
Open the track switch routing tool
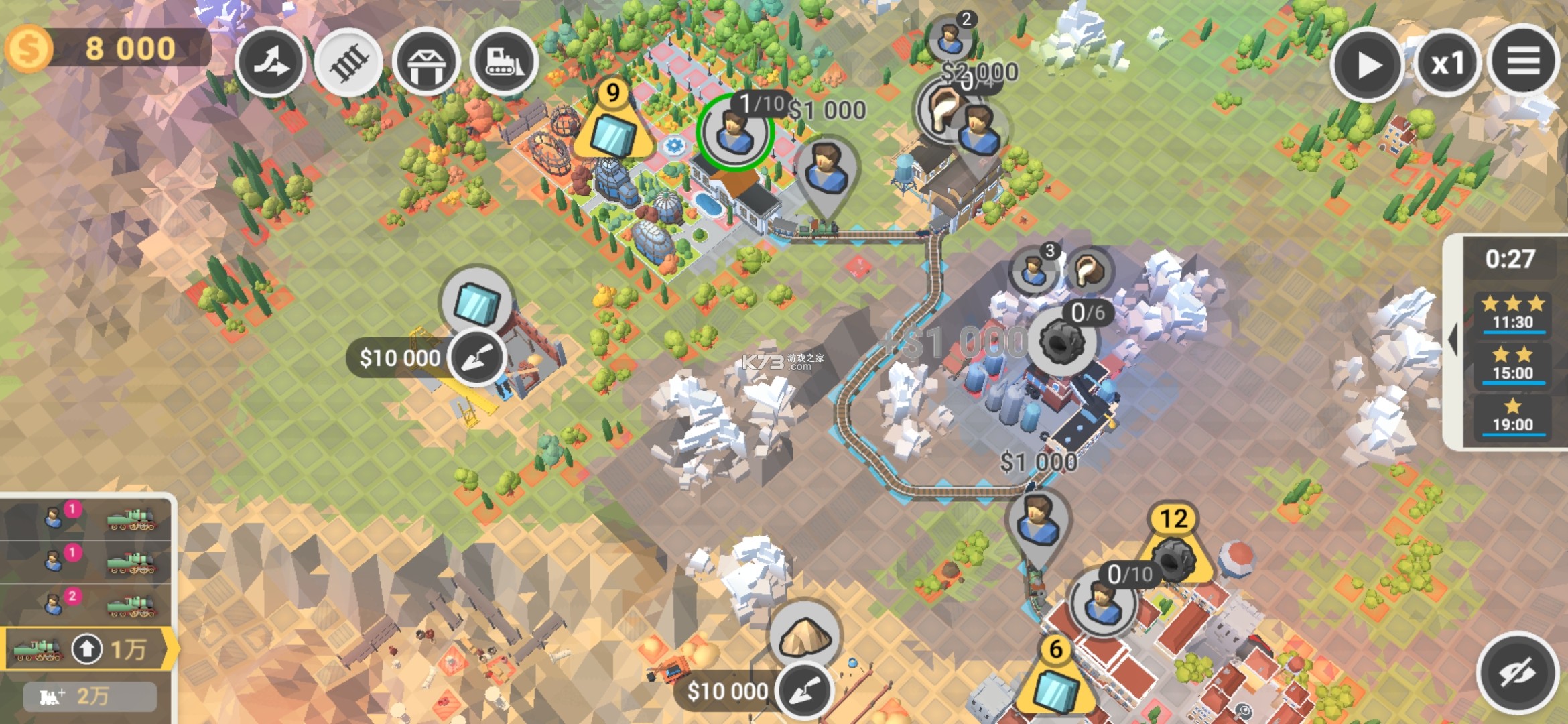click(x=270, y=63)
